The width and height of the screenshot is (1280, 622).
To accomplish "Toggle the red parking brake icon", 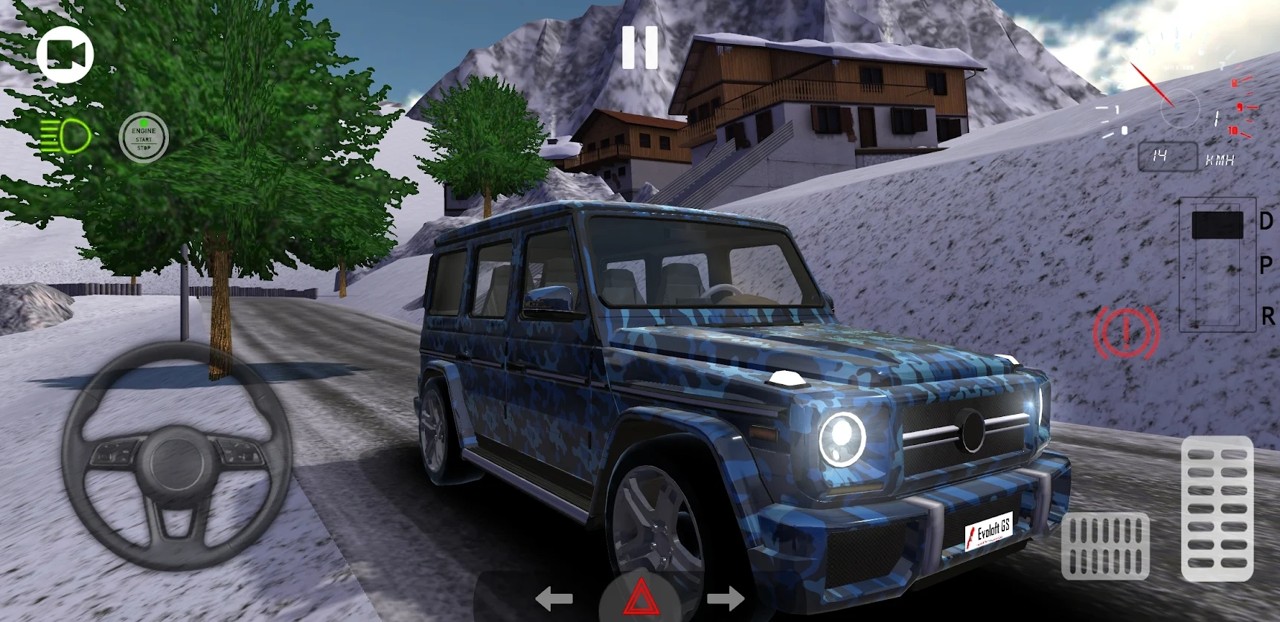I will [x=1126, y=333].
